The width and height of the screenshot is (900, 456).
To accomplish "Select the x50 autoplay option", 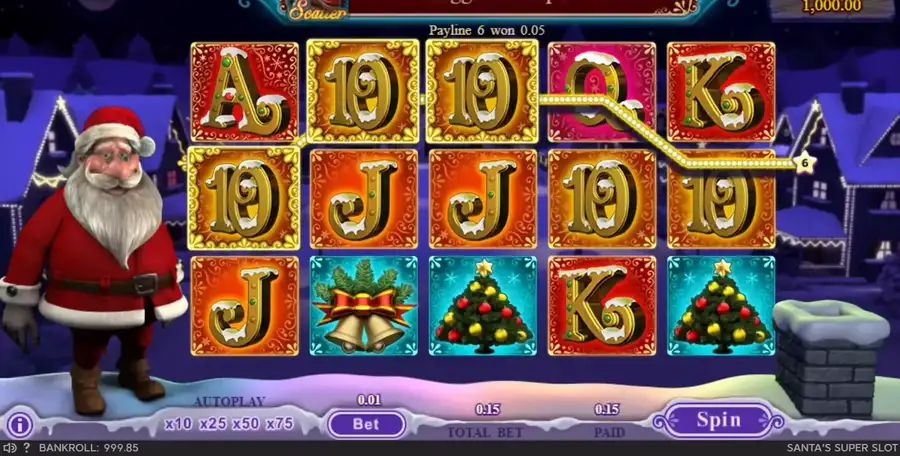I will point(246,423).
